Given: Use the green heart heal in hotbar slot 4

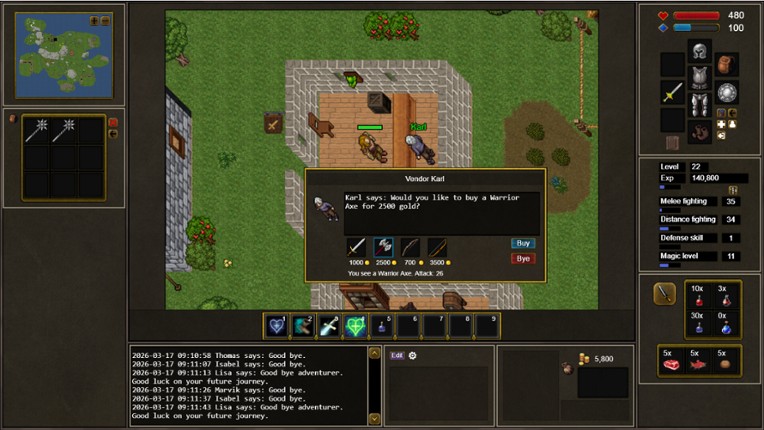Looking at the screenshot, I should pyautogui.click(x=355, y=325).
